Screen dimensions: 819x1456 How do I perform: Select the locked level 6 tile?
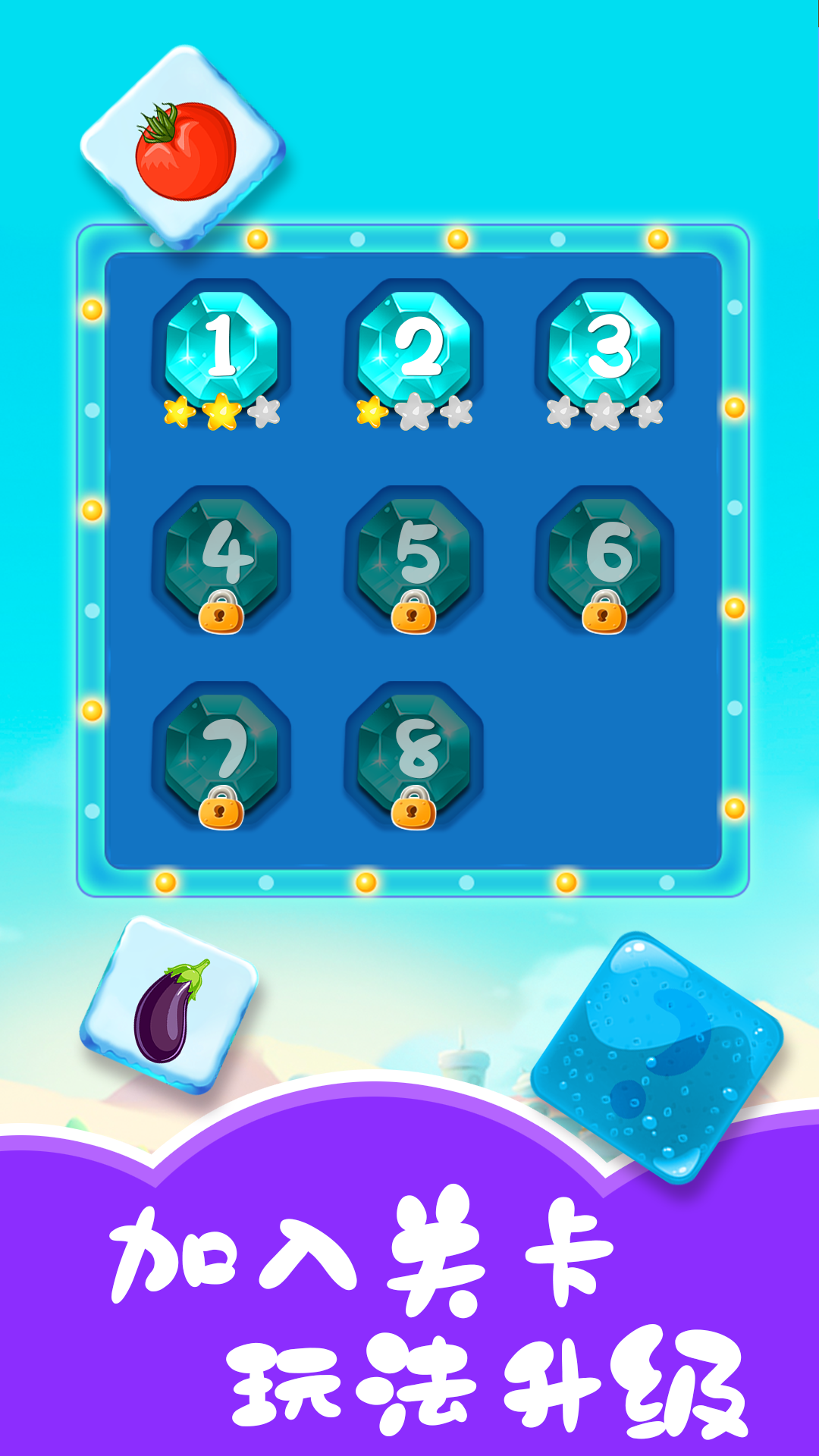pyautogui.click(x=605, y=555)
